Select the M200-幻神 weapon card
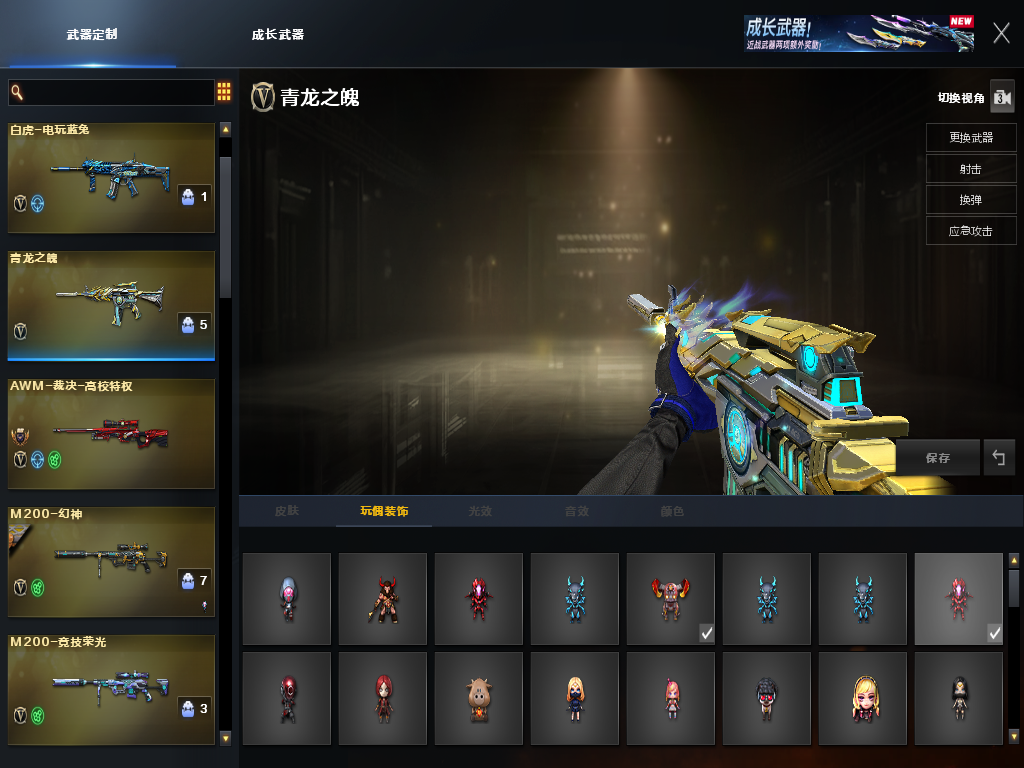This screenshot has height=768, width=1024. (x=111, y=561)
